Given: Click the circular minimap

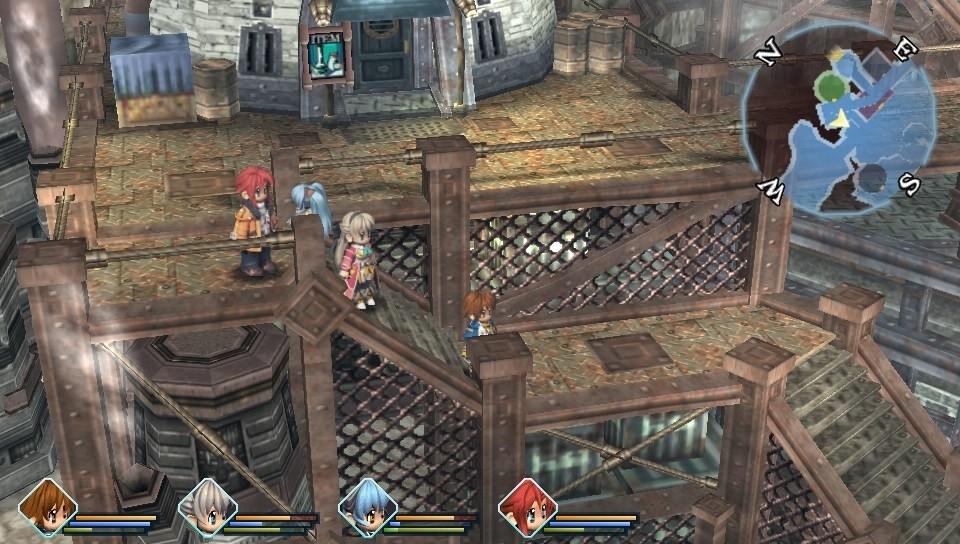Looking at the screenshot, I should pos(838,118).
